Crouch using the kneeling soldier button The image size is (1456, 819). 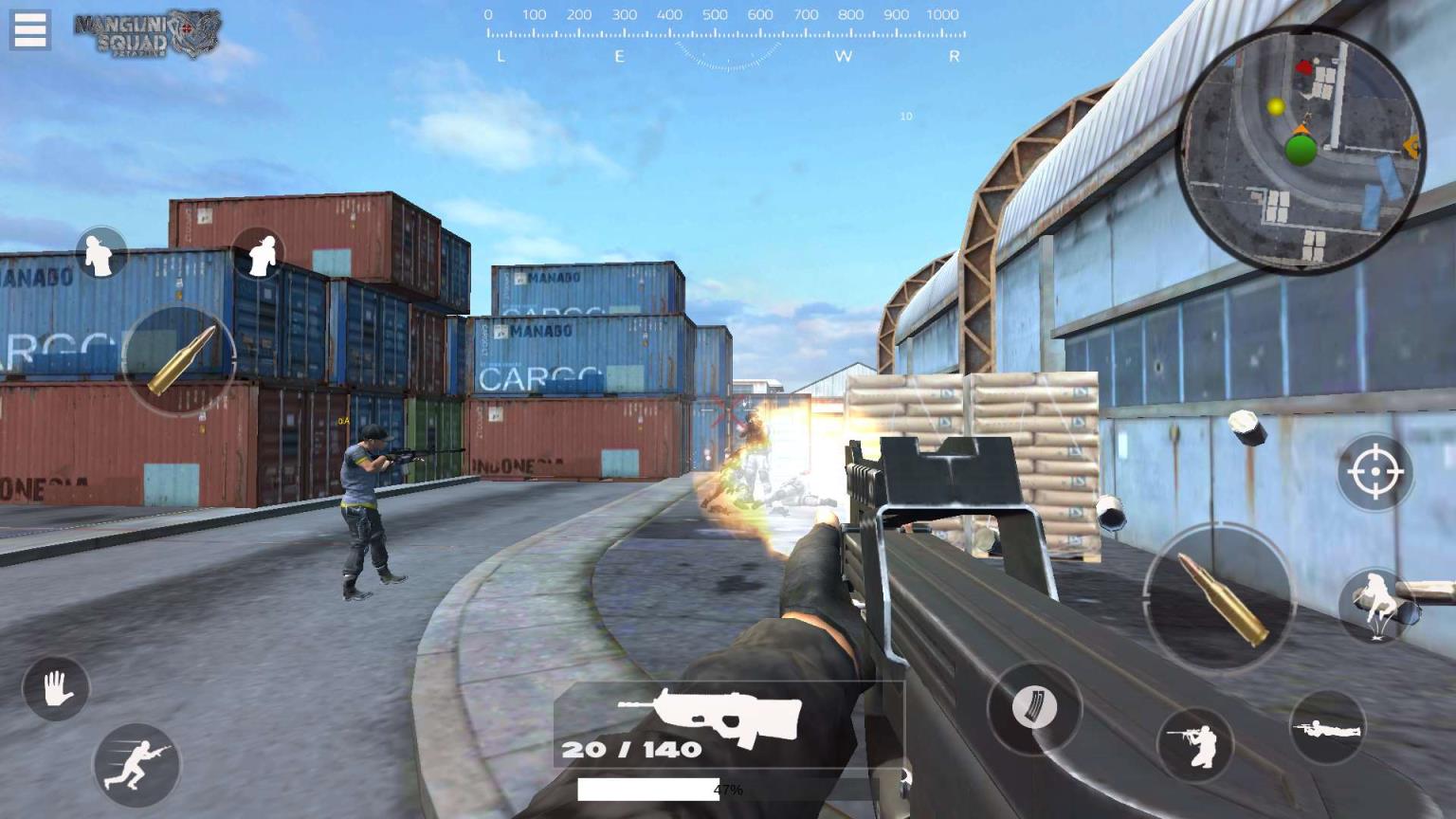click(1195, 745)
